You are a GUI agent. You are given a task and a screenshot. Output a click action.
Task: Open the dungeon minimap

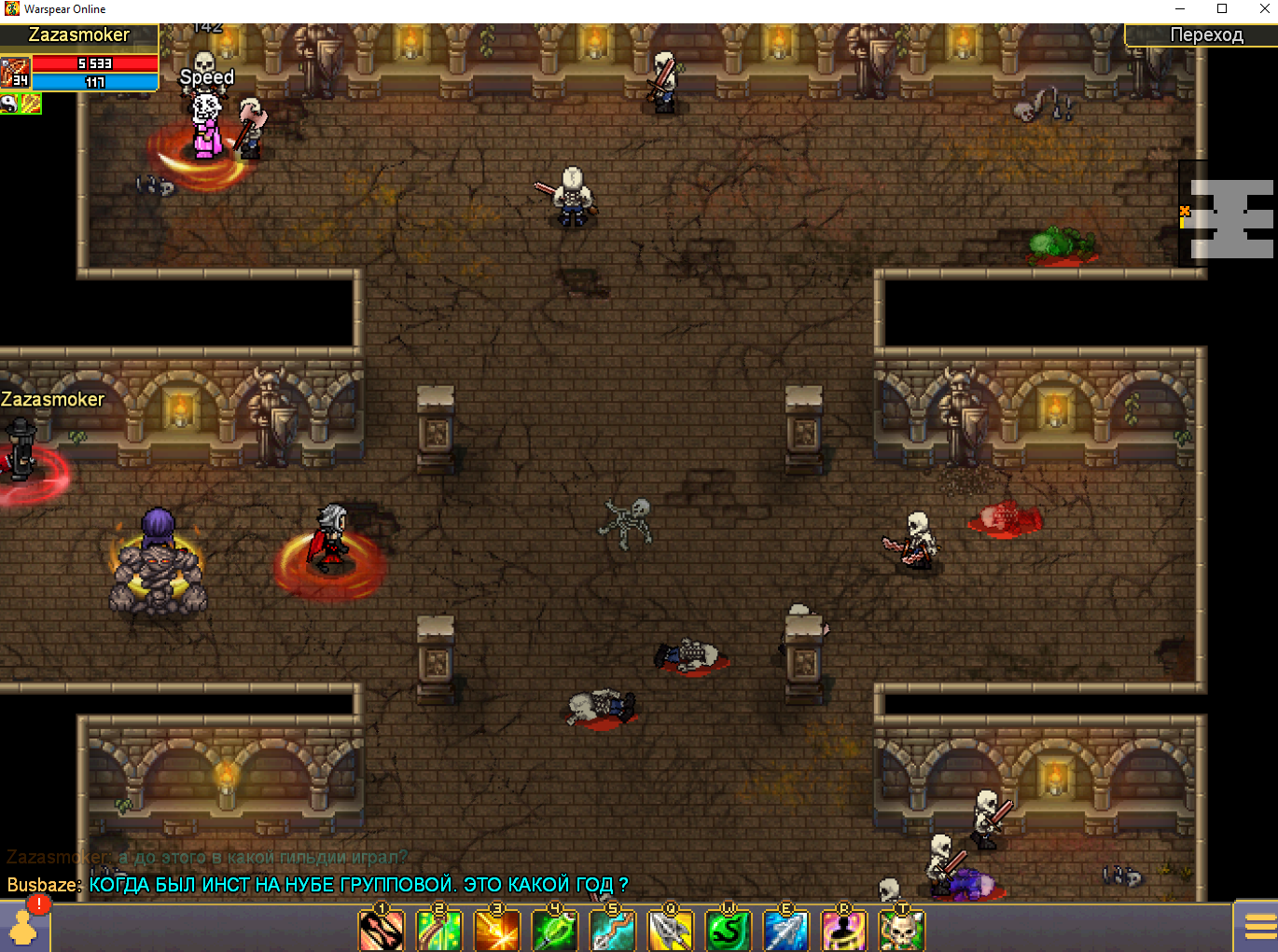pos(1230,219)
